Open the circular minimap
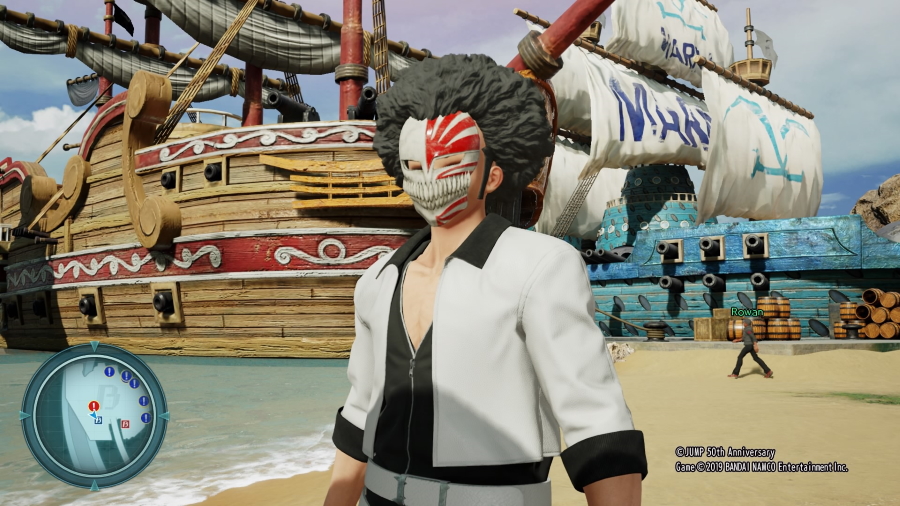 point(94,415)
